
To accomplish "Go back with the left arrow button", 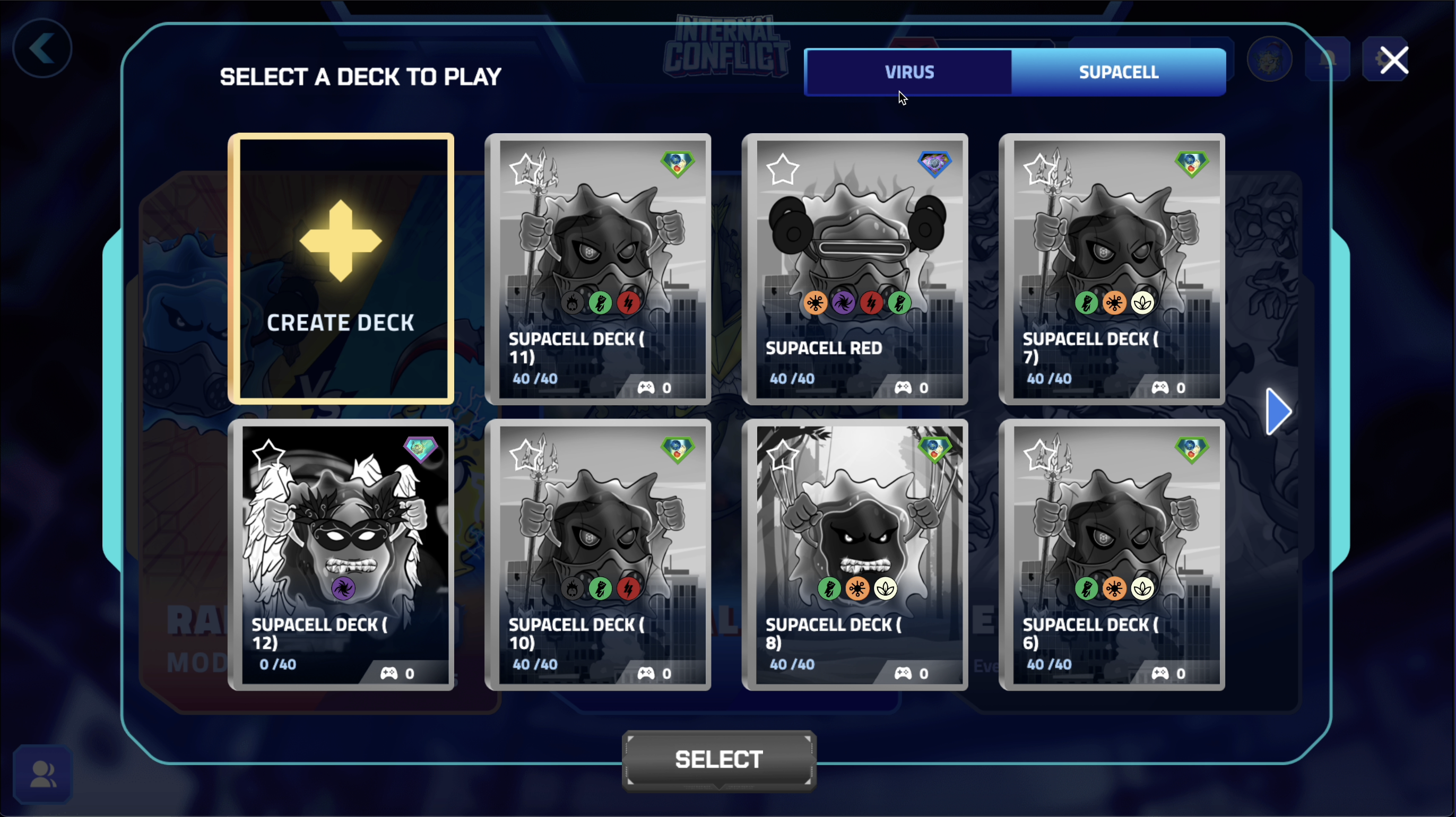I will 42,49.
